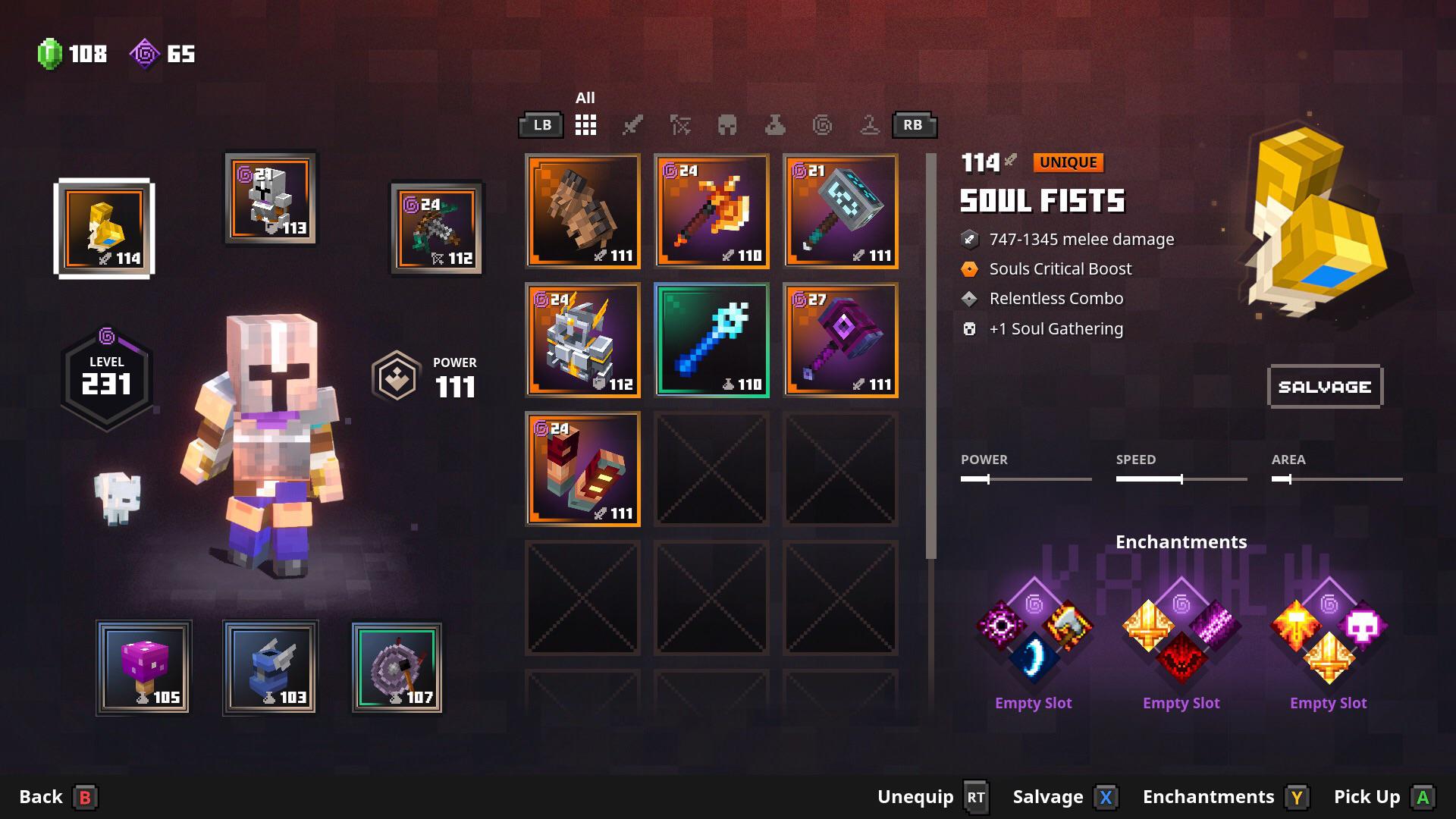
Task: Click the gold currency icon
Action: (x=146, y=53)
